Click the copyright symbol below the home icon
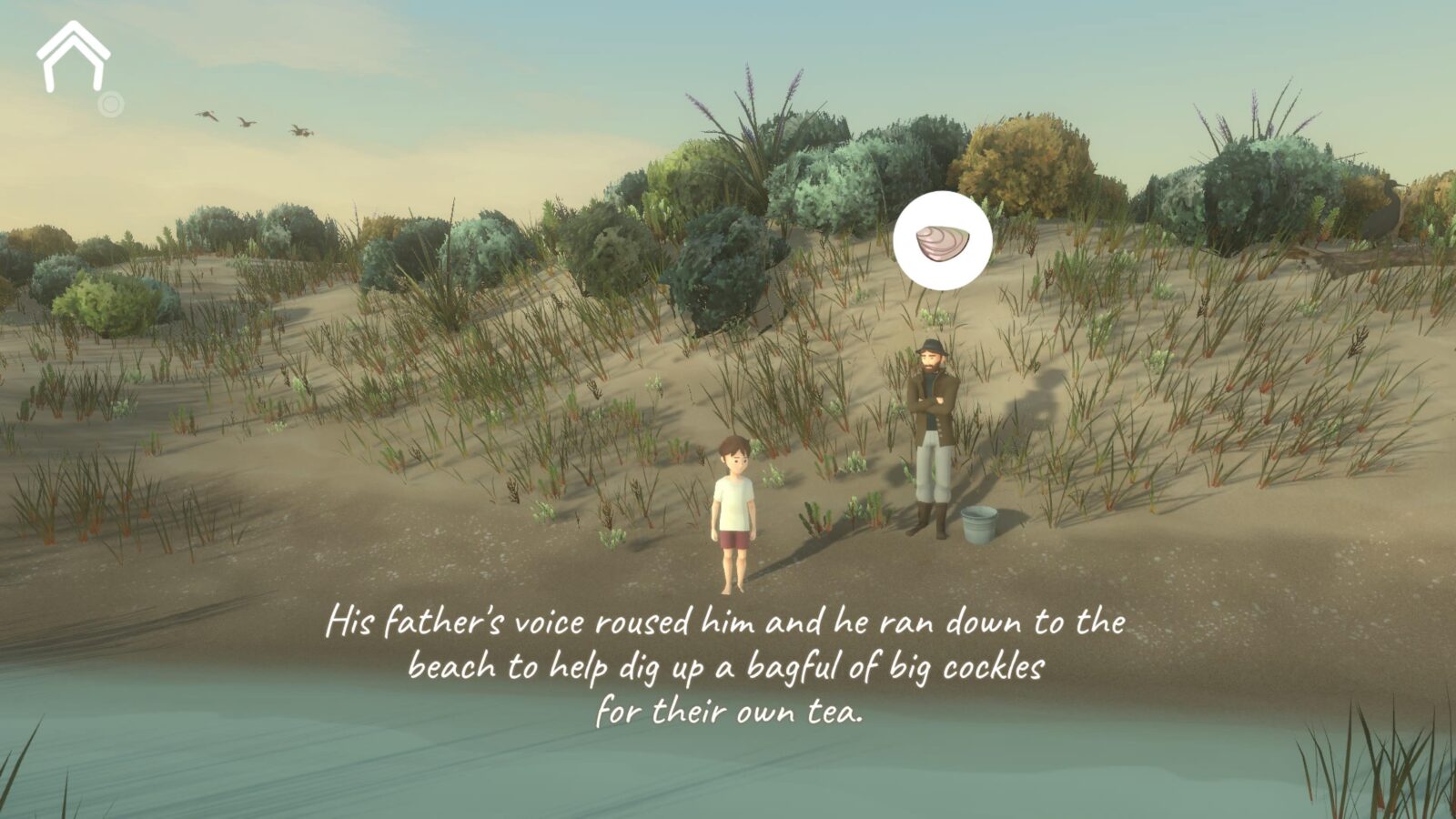This screenshot has width=1456, height=819. 111,103
